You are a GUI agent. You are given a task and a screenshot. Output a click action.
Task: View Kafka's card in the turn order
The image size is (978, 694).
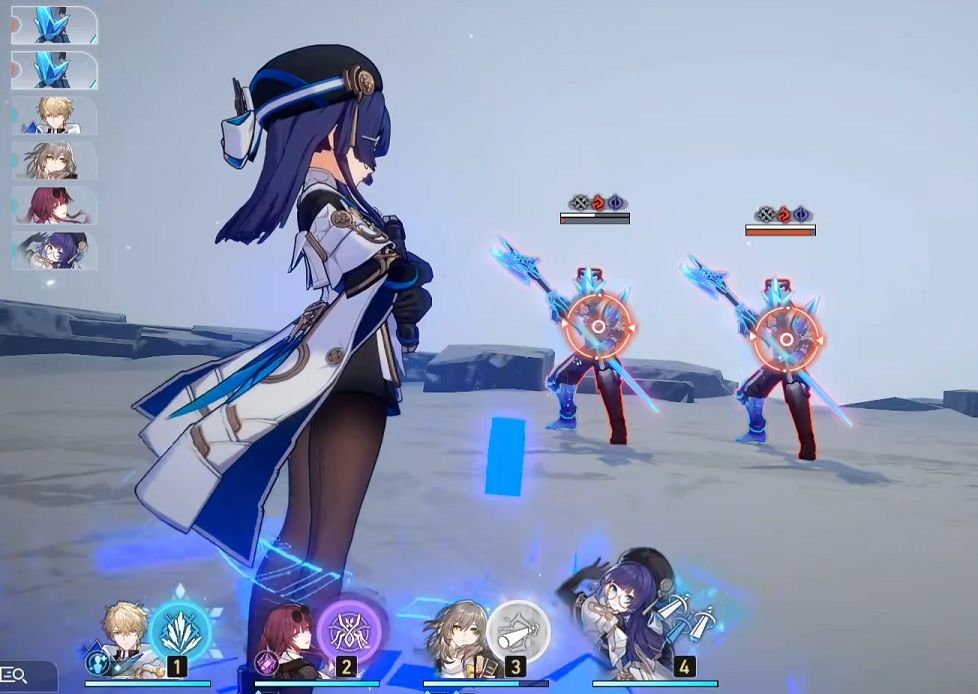click(55, 205)
